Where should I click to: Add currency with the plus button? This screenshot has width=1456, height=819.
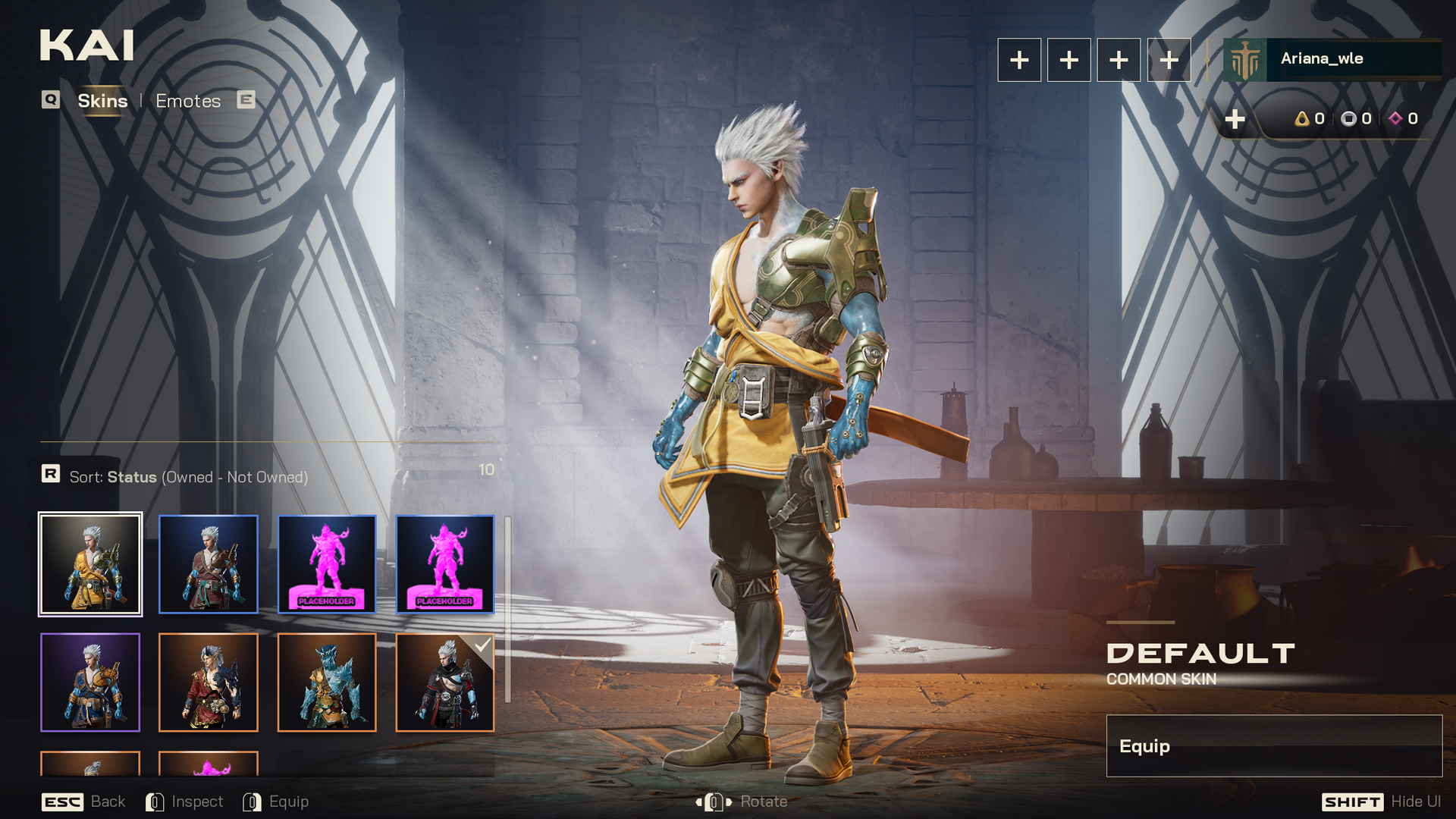pyautogui.click(x=1235, y=119)
